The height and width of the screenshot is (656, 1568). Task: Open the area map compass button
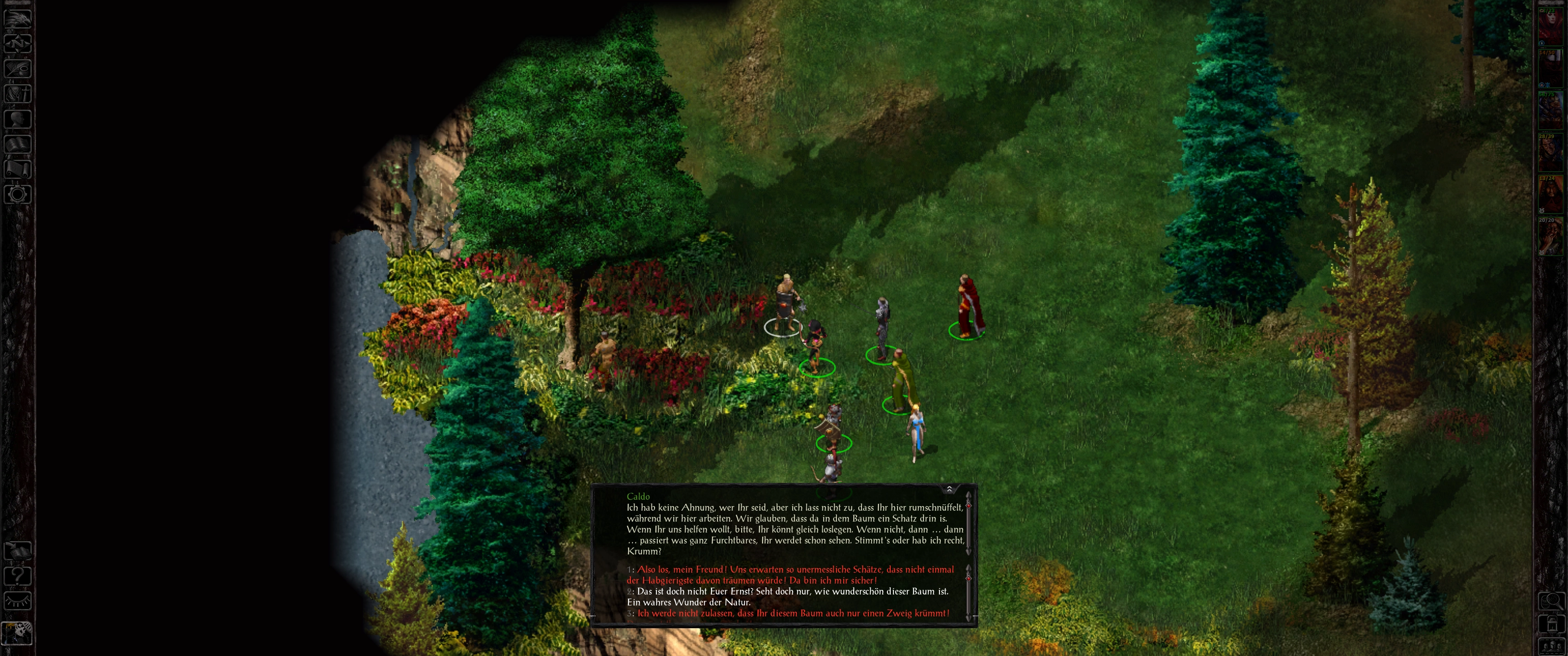(x=18, y=43)
